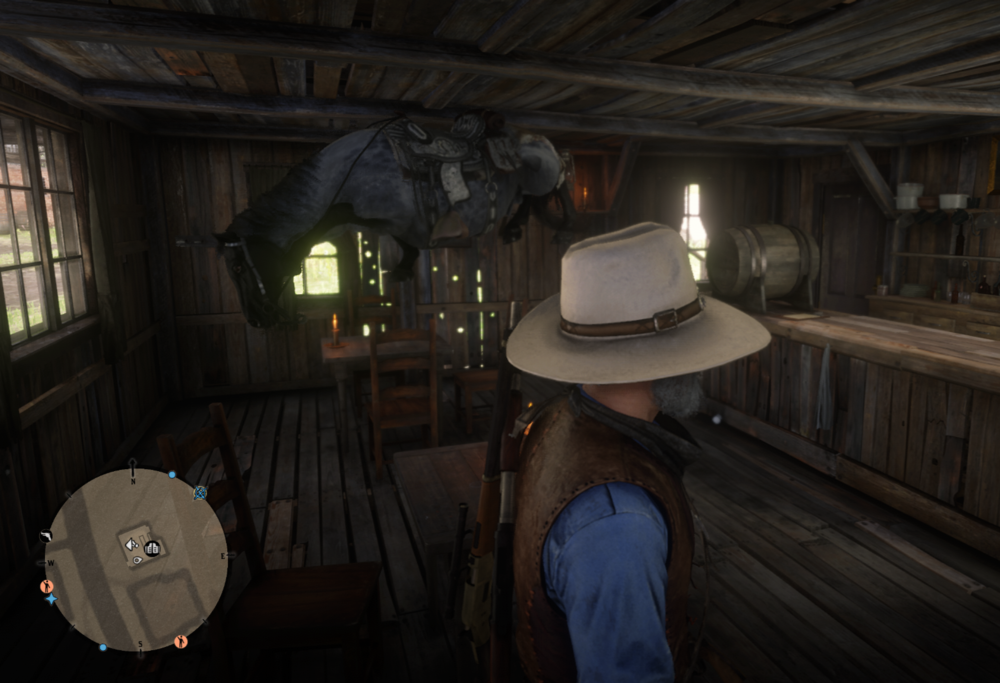
Task: Select the saloon doors icon on minimap
Action: [x=152, y=548]
